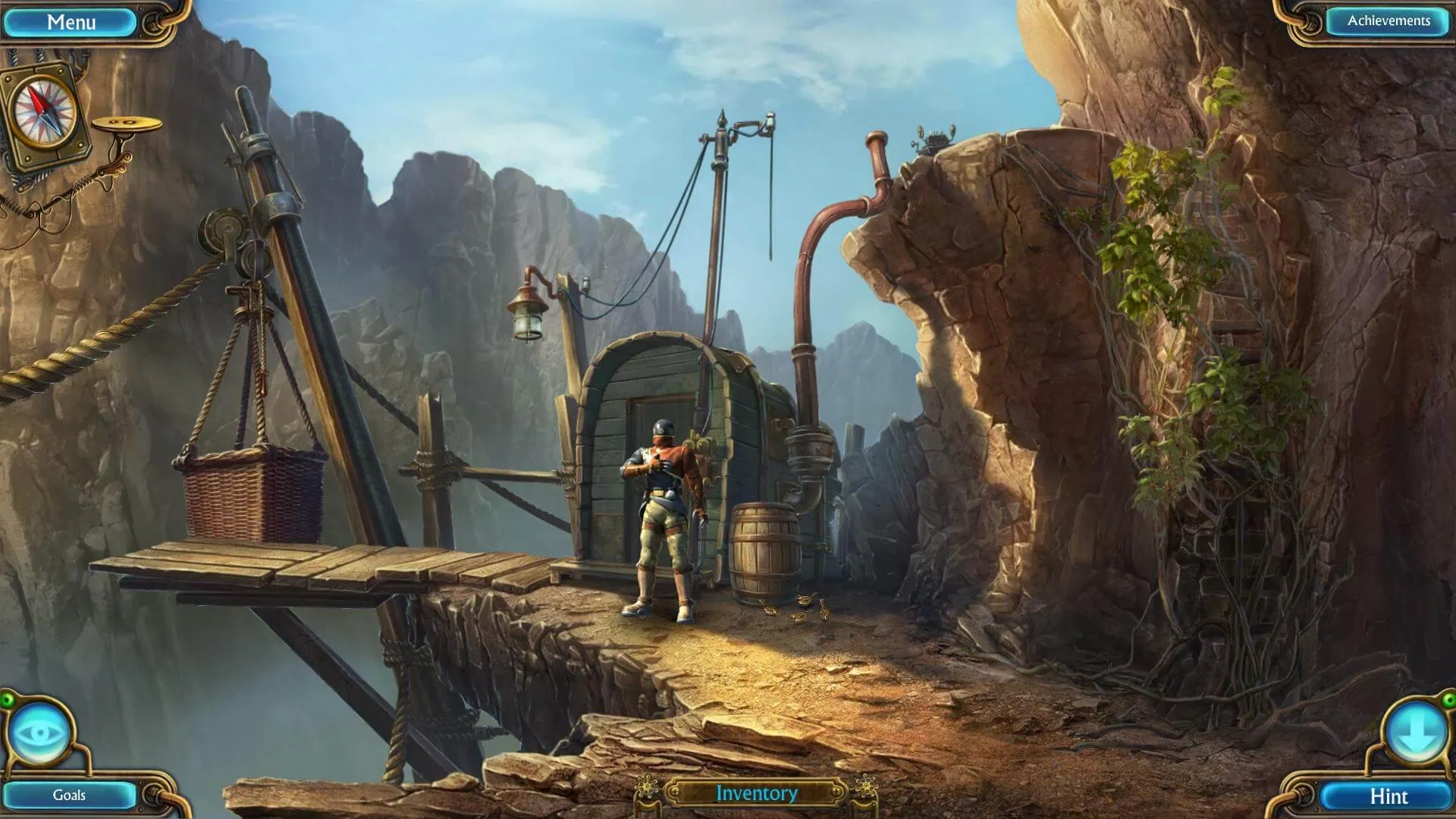Open the Menu button

pos(71,22)
